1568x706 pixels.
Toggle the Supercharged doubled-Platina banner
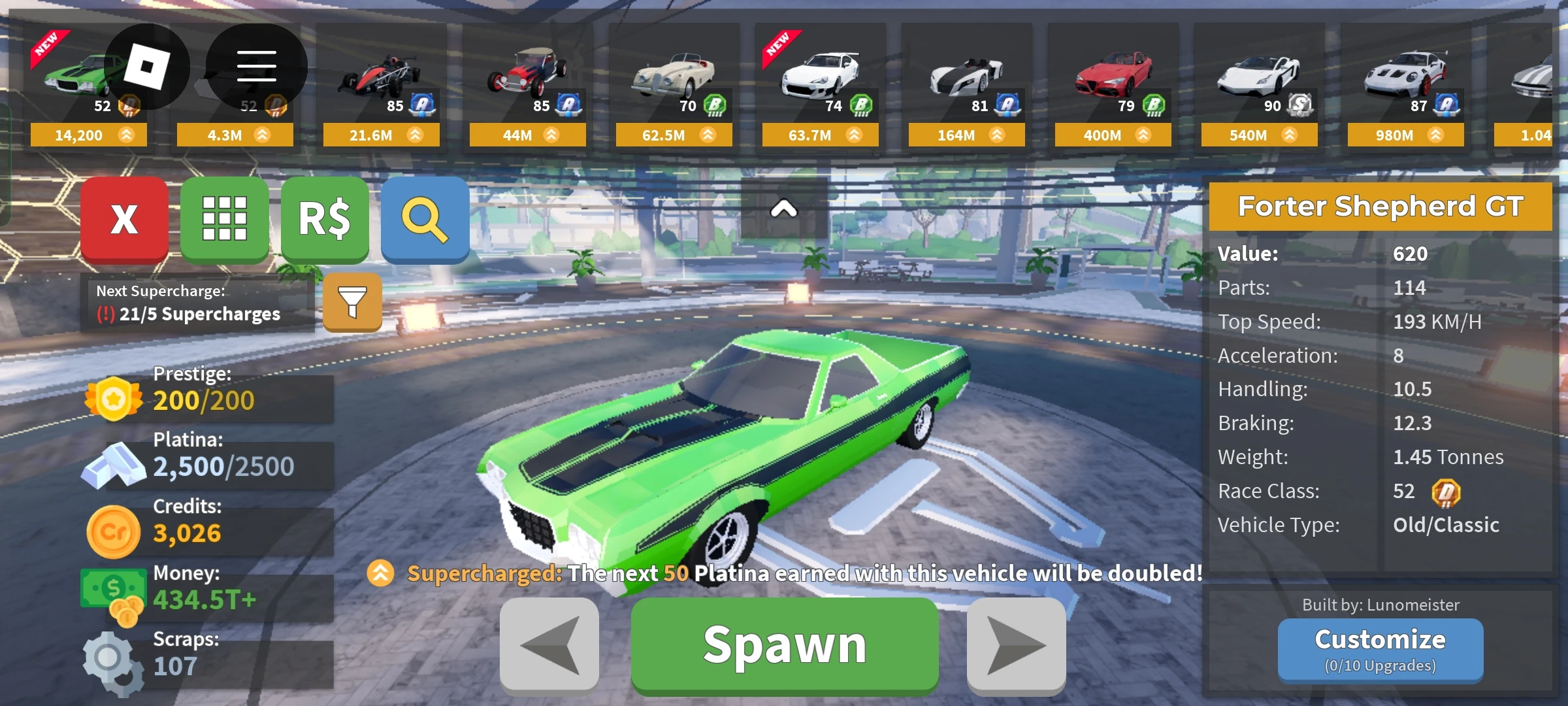tap(784, 573)
